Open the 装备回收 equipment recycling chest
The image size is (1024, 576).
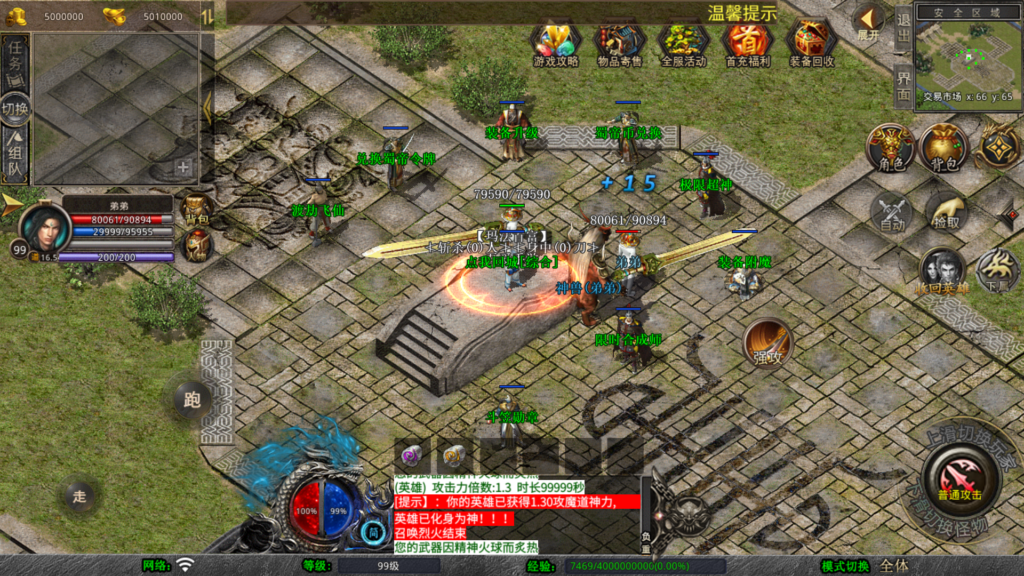[811, 42]
